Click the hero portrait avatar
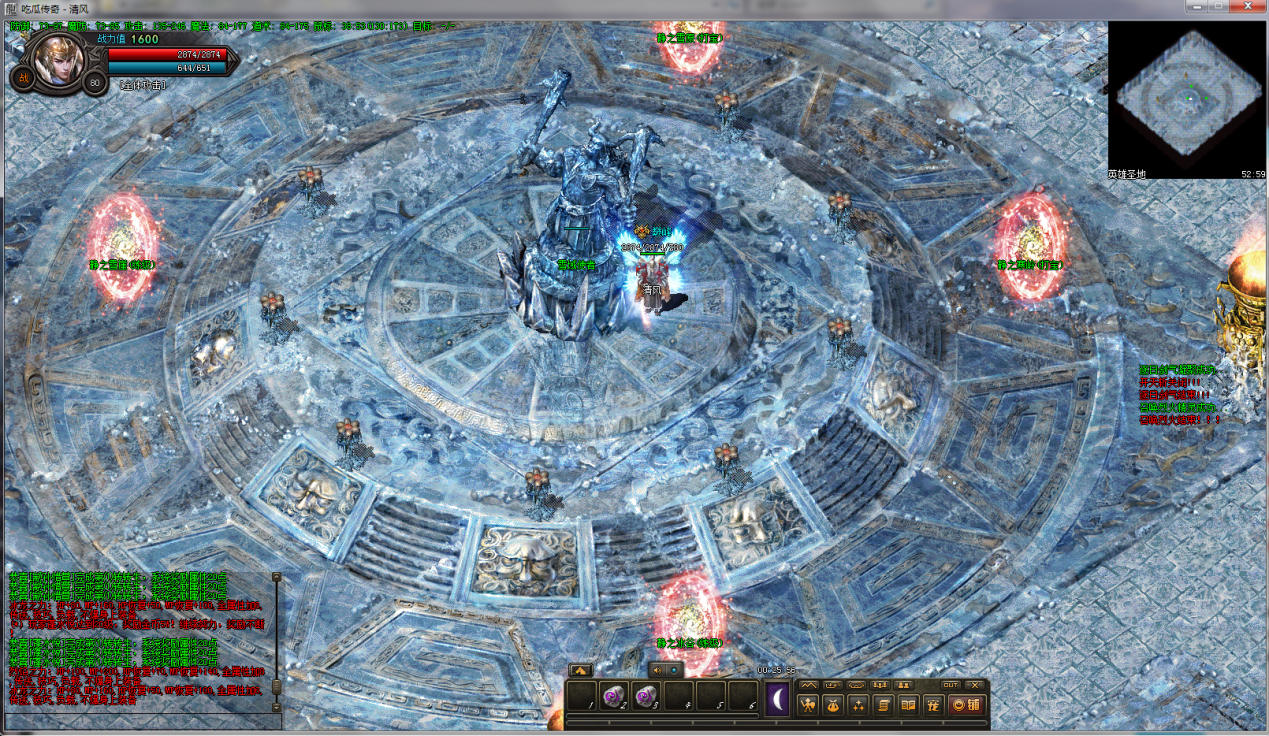This screenshot has width=1269, height=736. click(59, 60)
